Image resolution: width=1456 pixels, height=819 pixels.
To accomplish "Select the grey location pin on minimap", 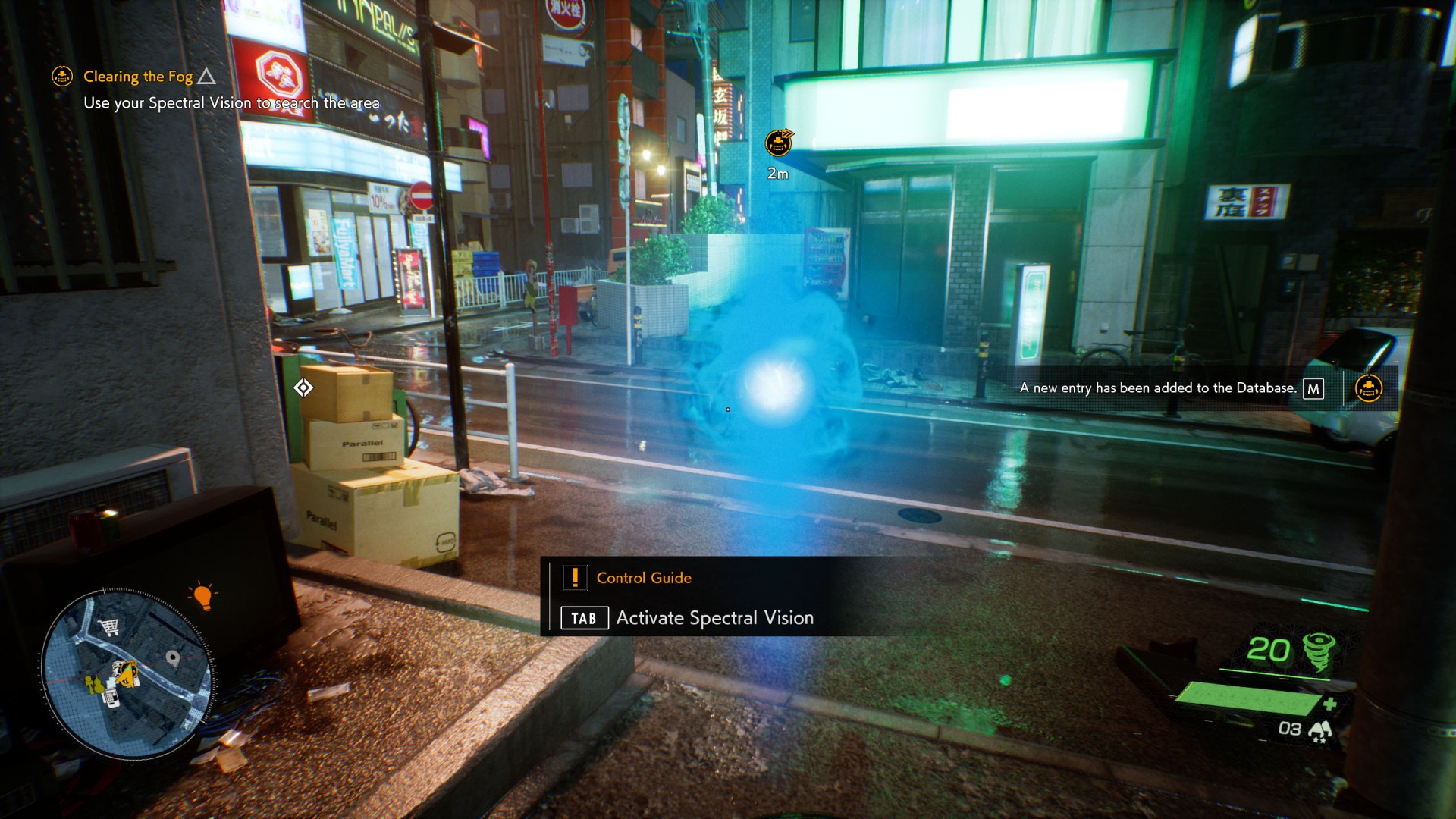I will click(173, 658).
